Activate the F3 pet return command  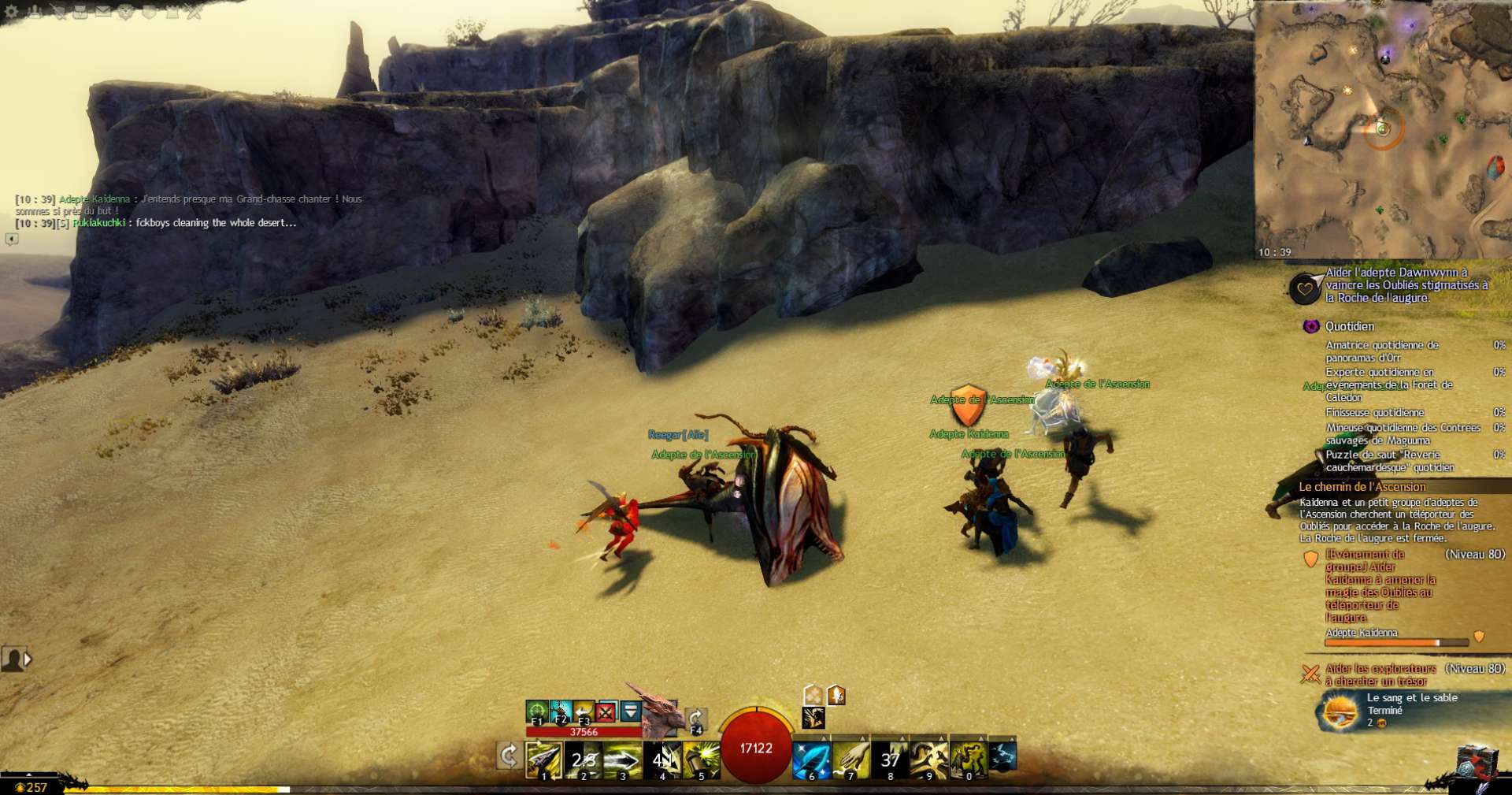point(584,712)
